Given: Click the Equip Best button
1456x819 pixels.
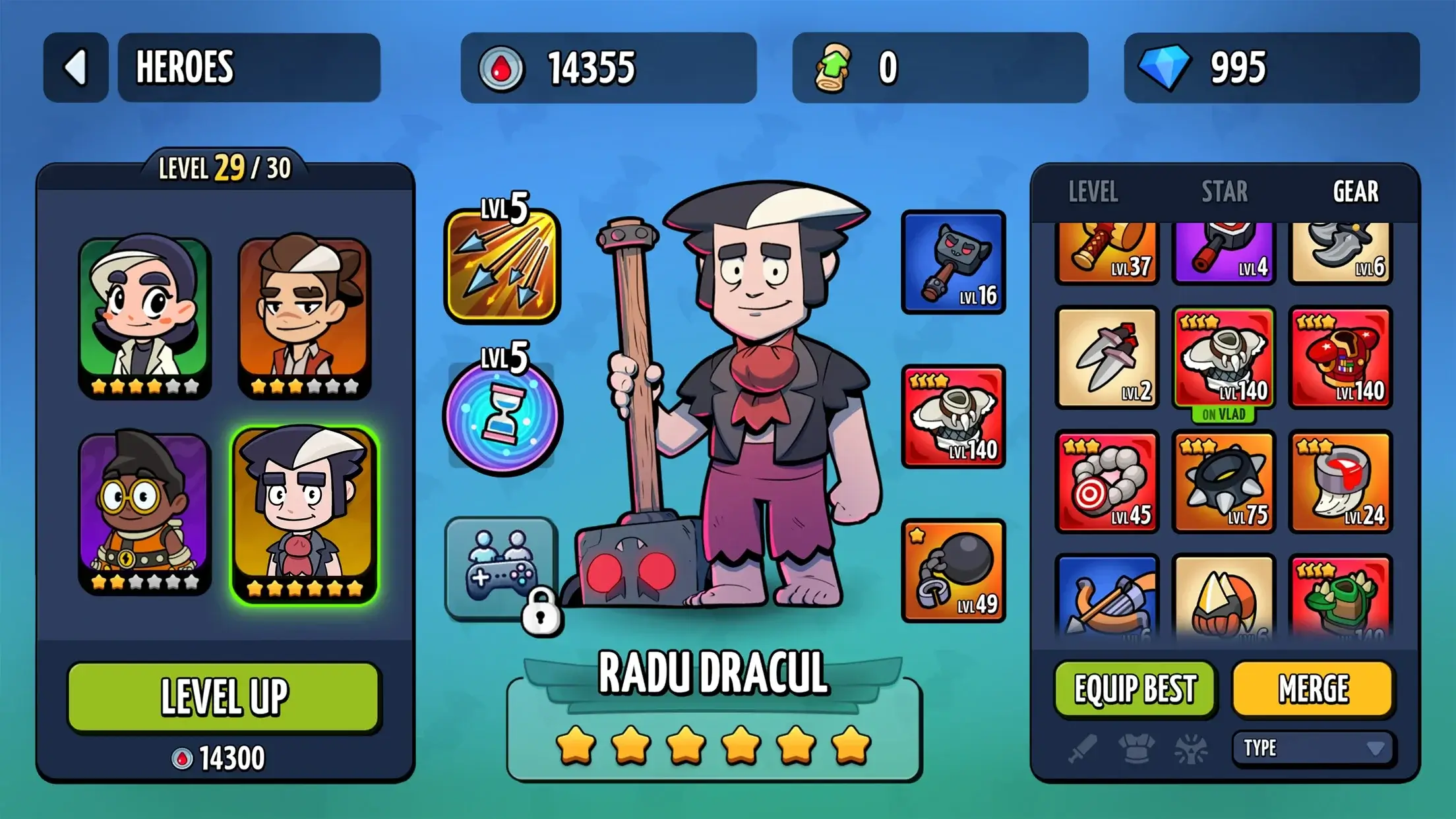Looking at the screenshot, I should point(1135,689).
